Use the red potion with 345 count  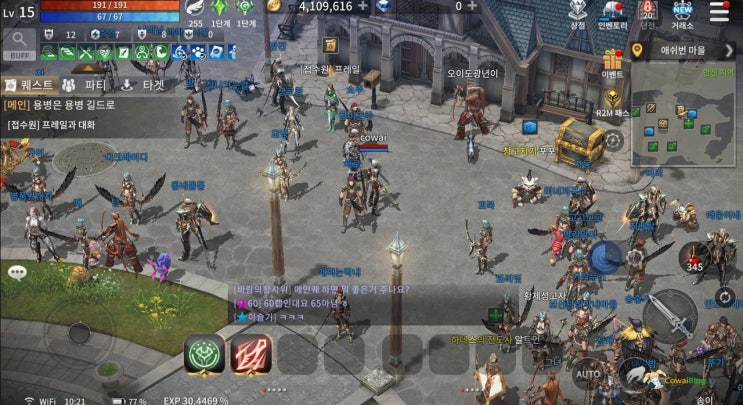pyautogui.click(x=693, y=257)
